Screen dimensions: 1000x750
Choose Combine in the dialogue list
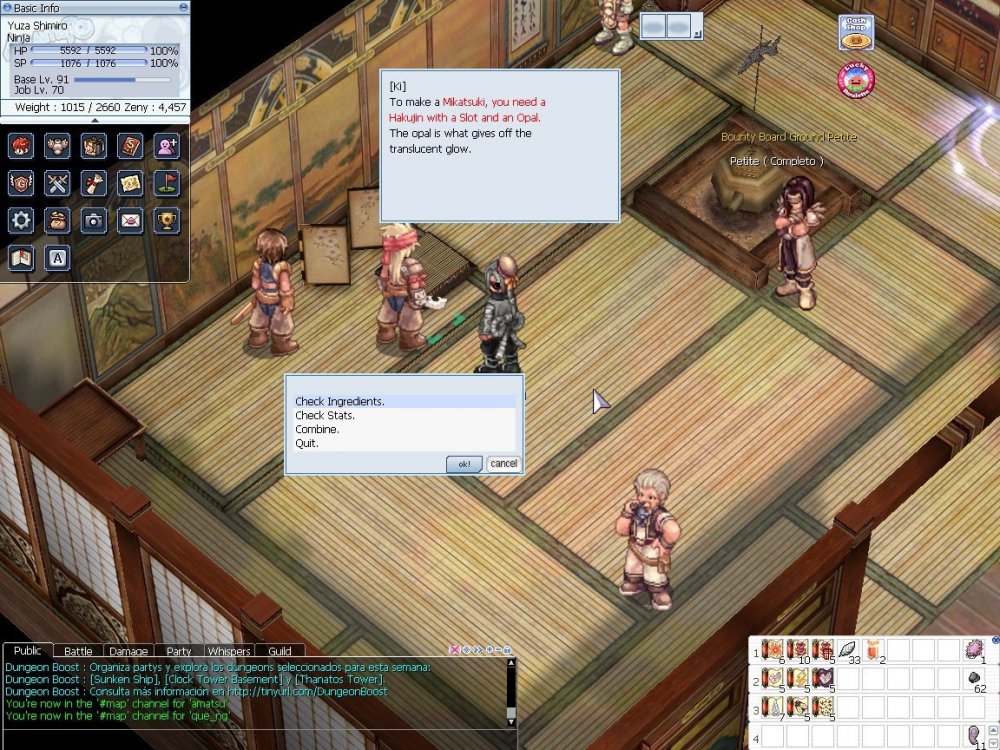[x=317, y=430]
